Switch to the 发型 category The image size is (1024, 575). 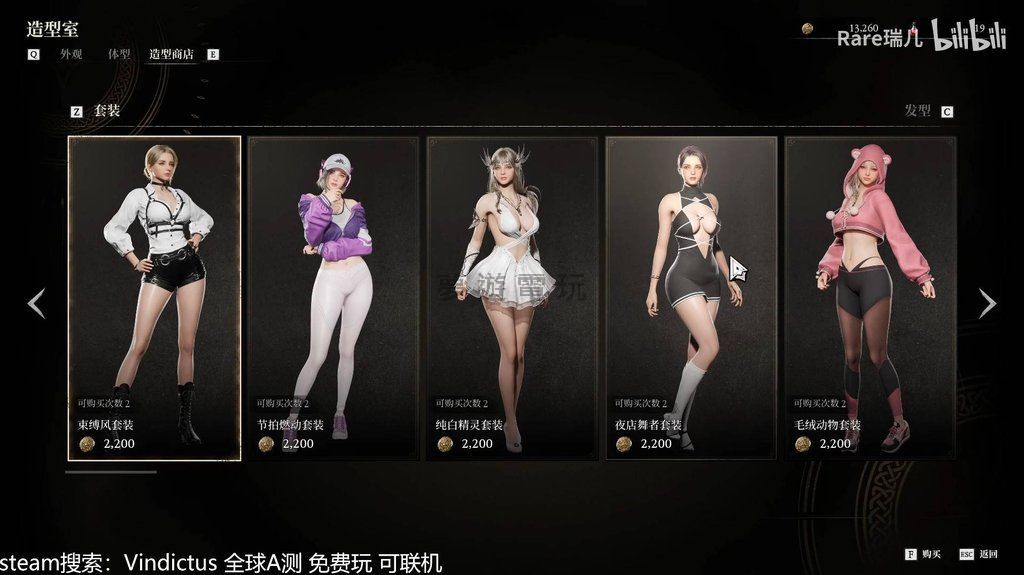(x=917, y=111)
